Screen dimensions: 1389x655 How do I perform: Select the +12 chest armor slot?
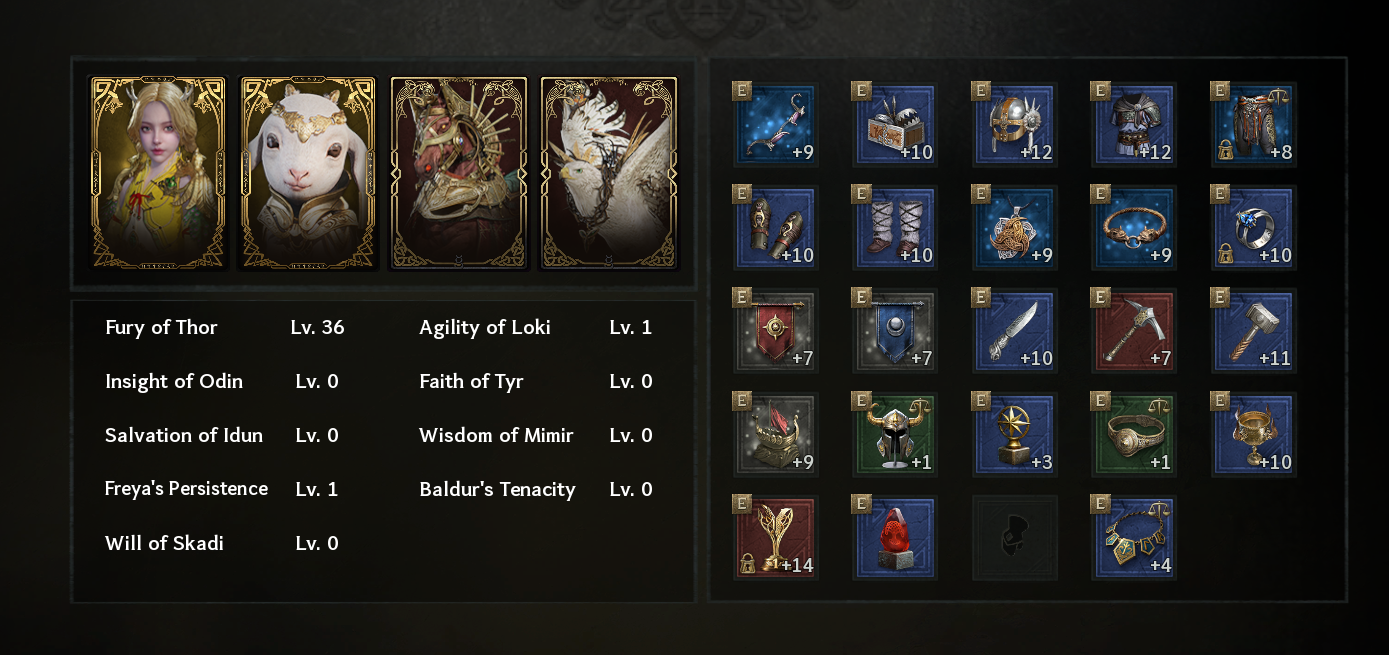1133,124
